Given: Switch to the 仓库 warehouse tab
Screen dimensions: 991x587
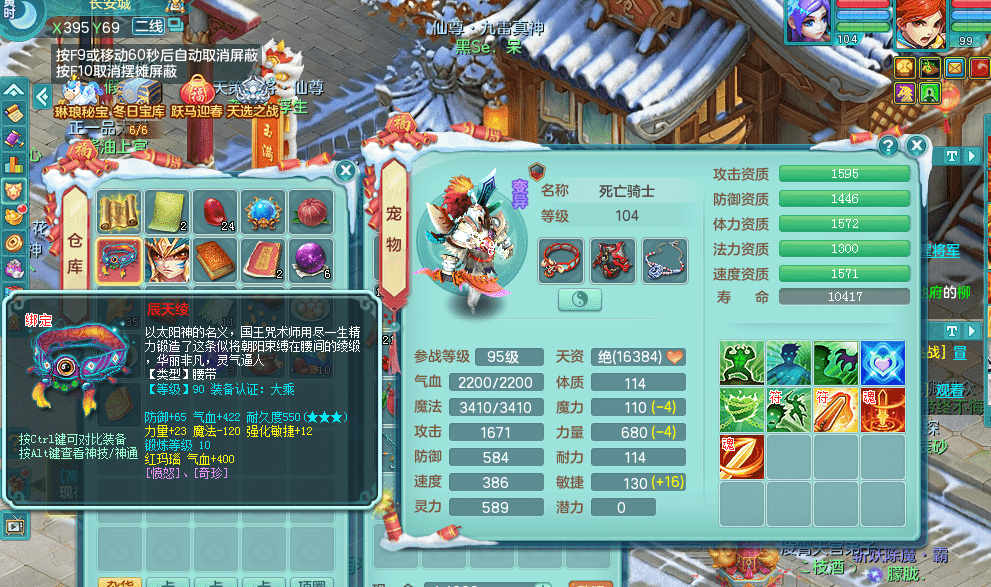Looking at the screenshot, I should coord(76,232).
